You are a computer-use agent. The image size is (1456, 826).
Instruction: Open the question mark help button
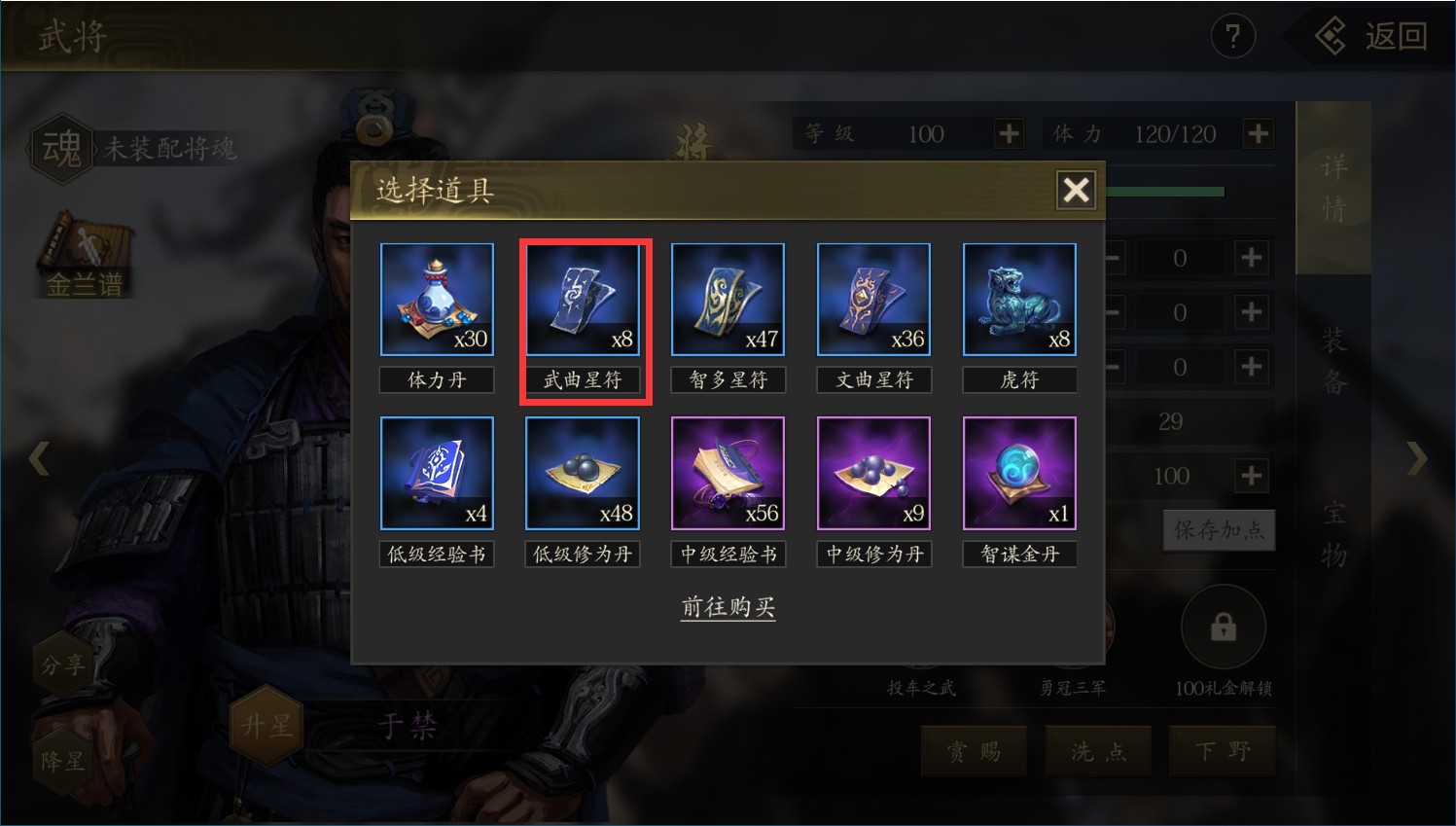(x=1232, y=37)
